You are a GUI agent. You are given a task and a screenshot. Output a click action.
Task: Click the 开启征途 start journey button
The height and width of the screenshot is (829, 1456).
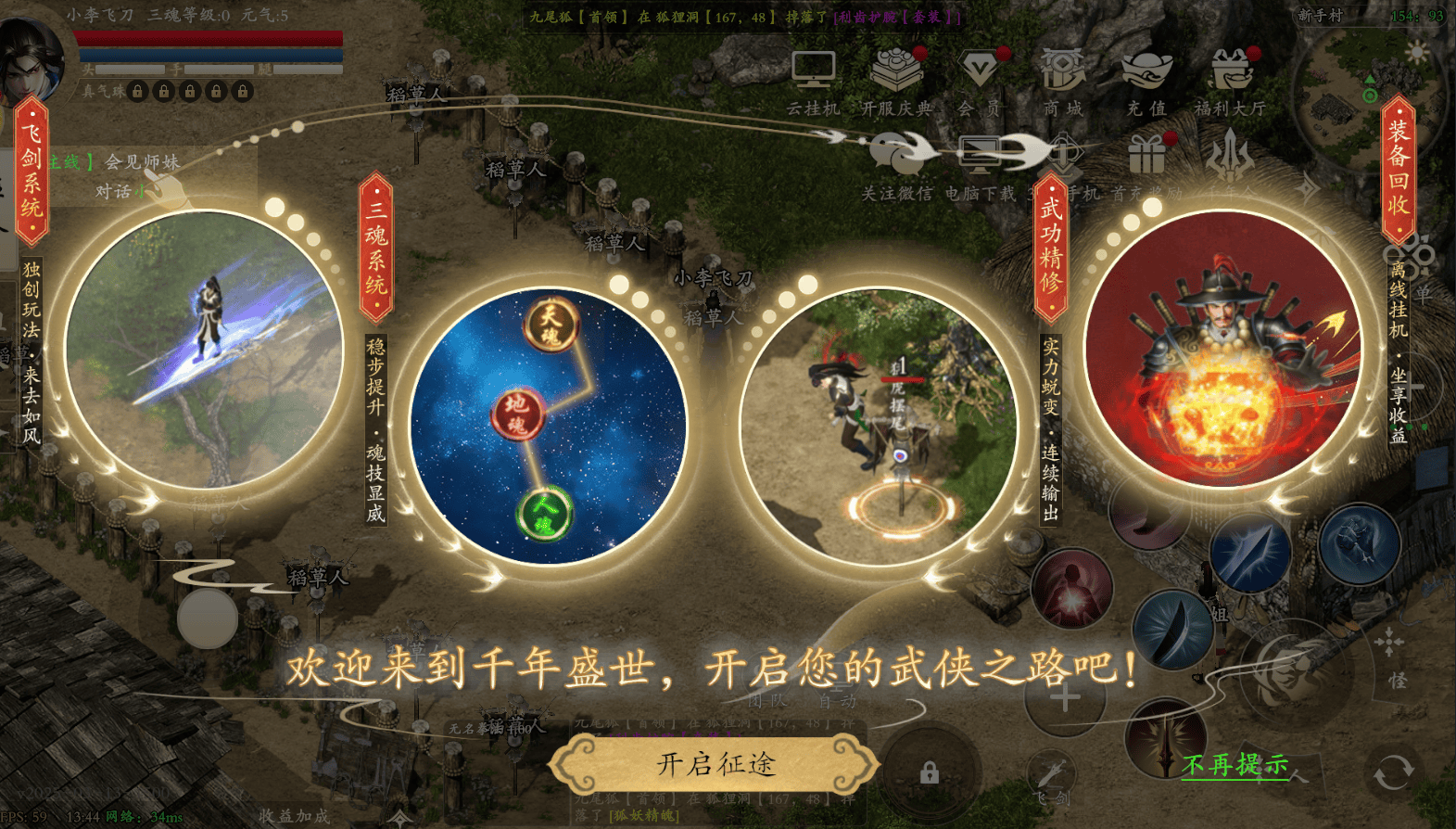tap(715, 764)
